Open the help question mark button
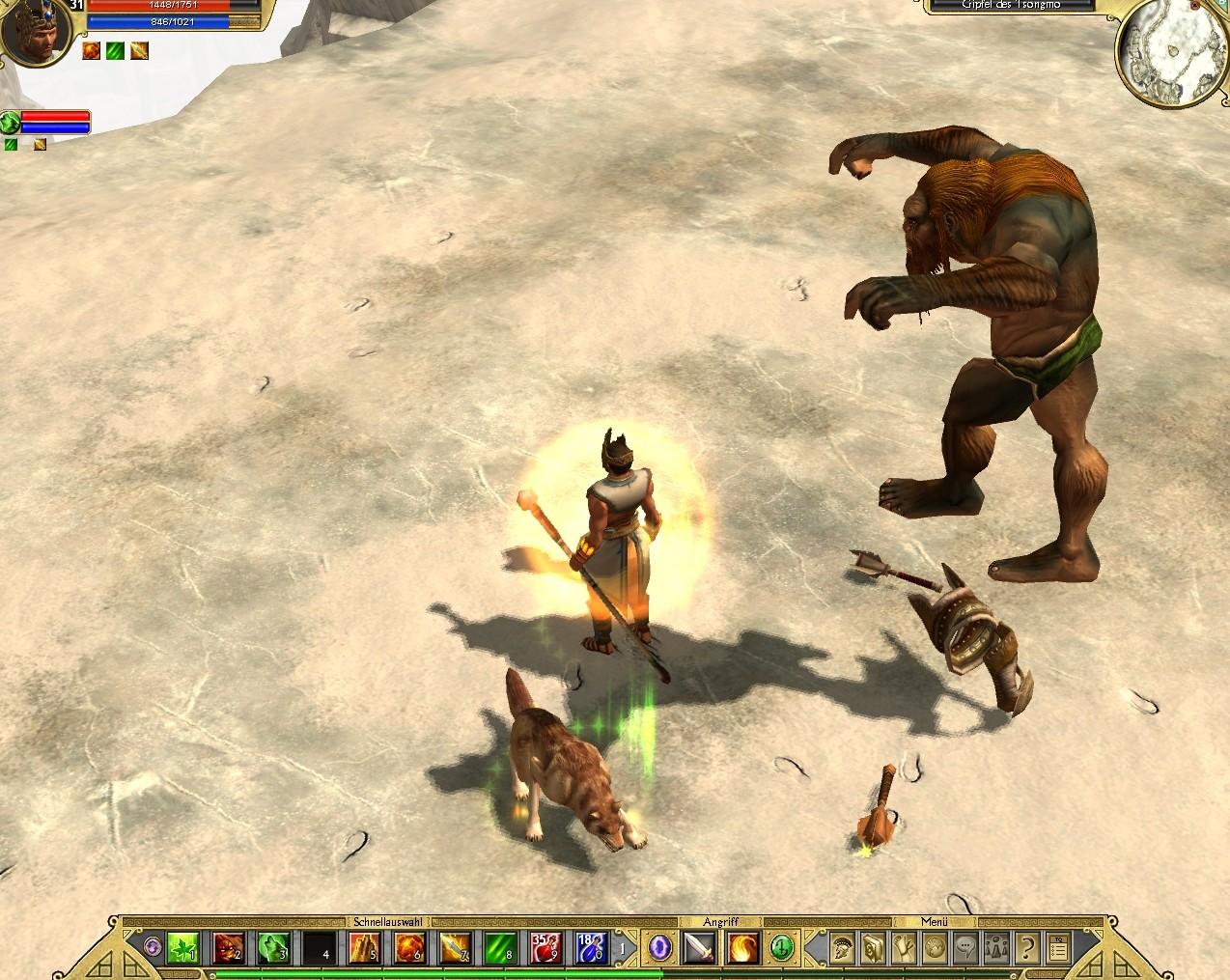 [x=1026, y=948]
